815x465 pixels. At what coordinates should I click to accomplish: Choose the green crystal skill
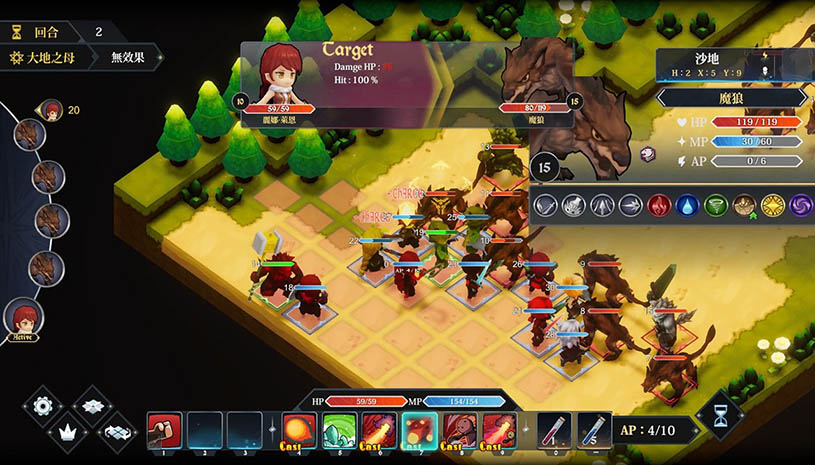pos(338,430)
